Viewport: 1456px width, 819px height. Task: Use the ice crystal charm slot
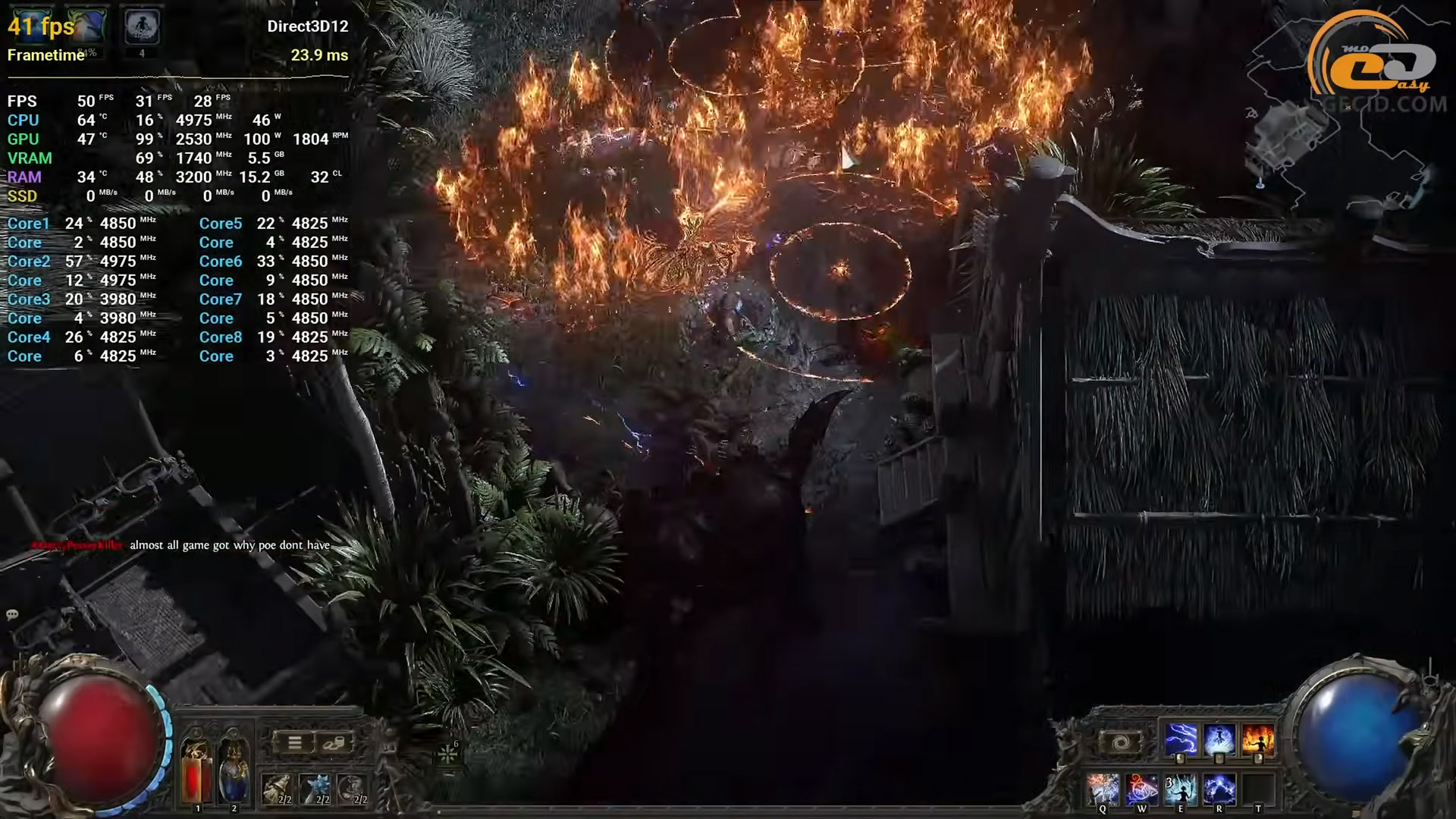click(315, 789)
